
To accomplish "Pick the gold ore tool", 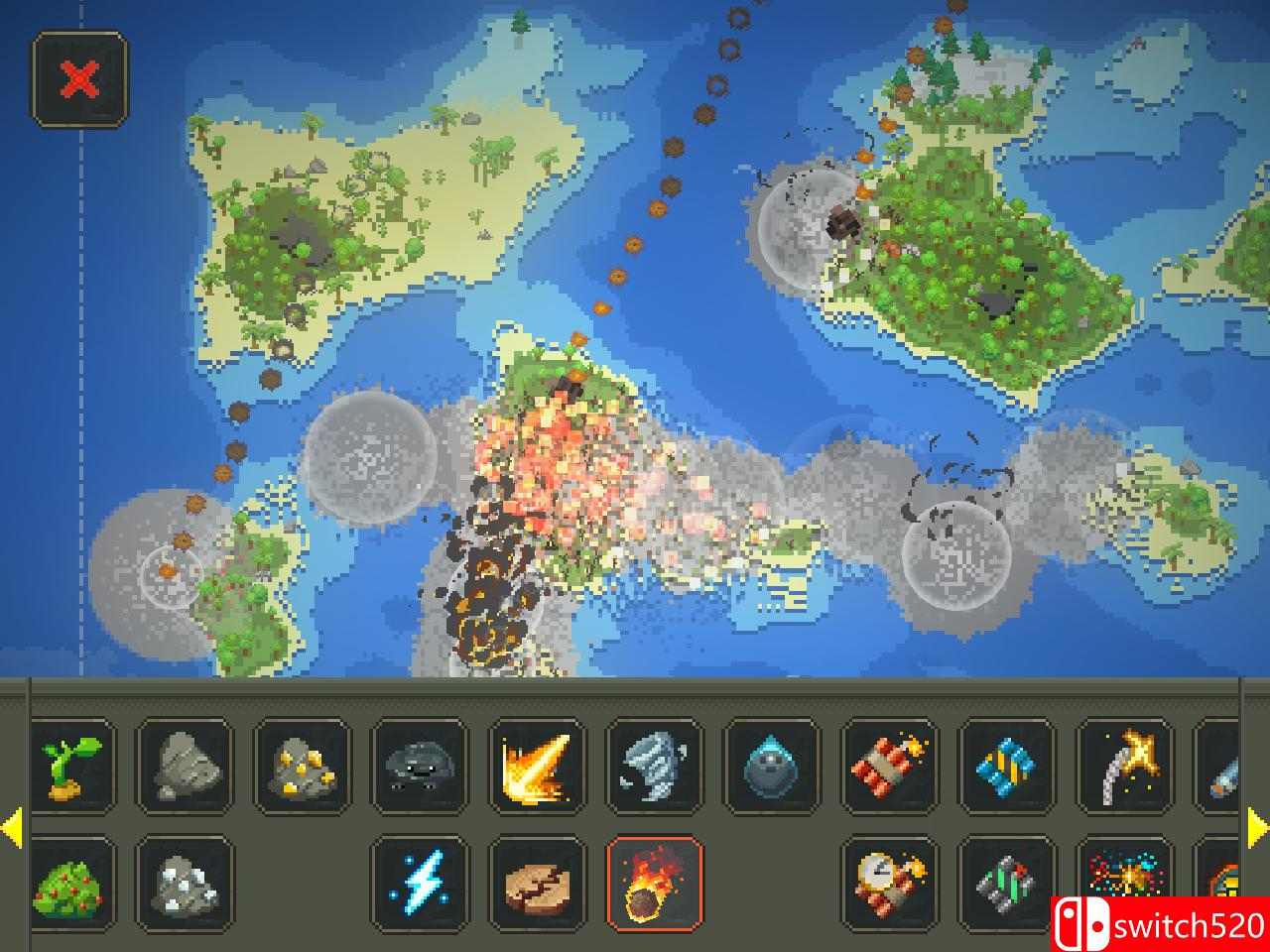I will click(303, 769).
